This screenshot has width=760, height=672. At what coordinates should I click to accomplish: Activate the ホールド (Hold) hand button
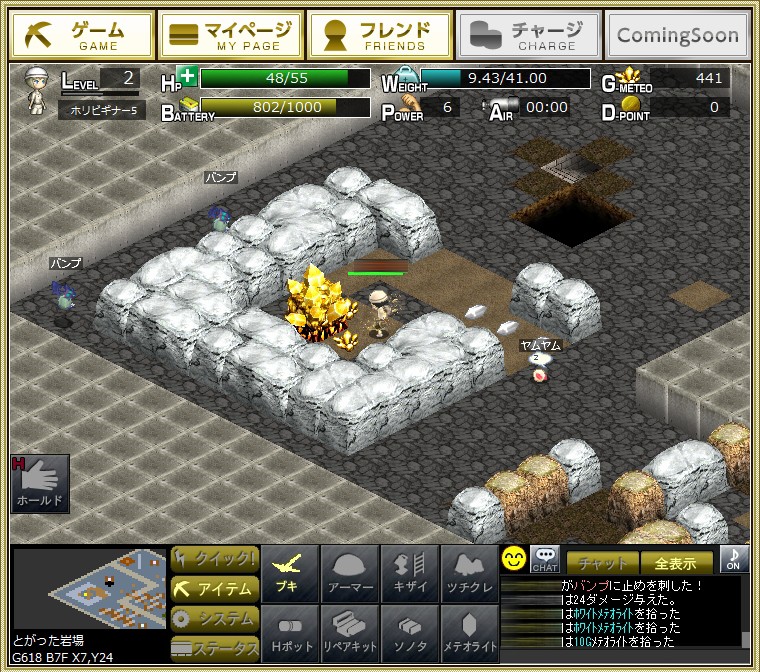click(40, 485)
